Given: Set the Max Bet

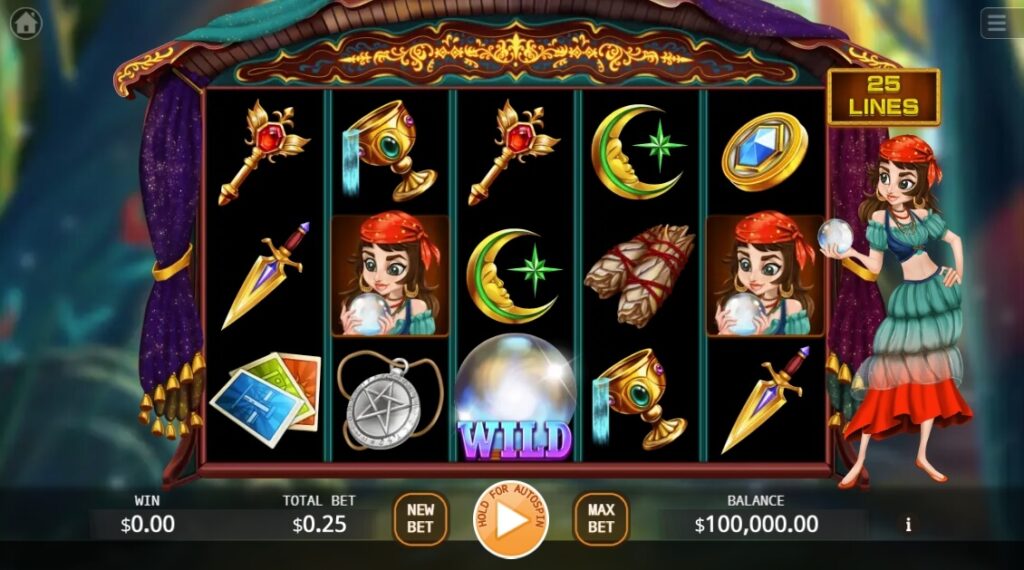Looking at the screenshot, I should tap(600, 519).
